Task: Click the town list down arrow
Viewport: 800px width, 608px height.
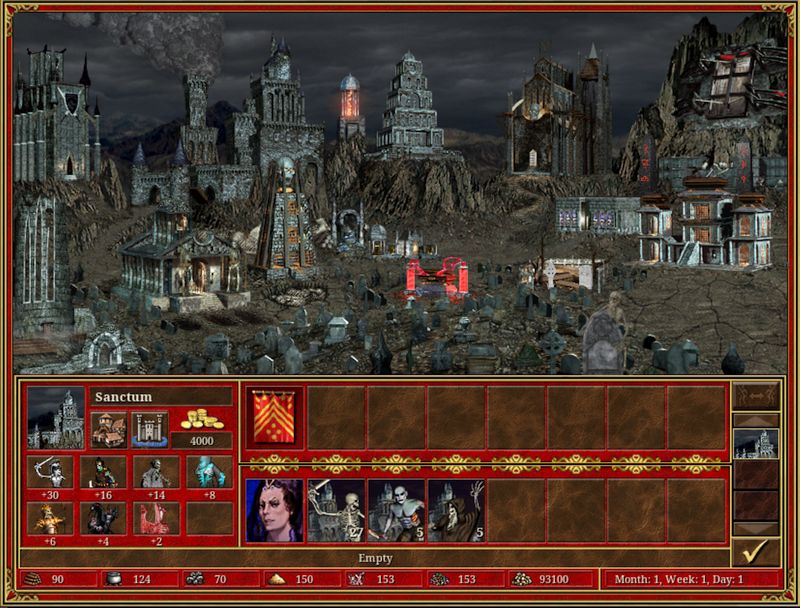Action: point(755,529)
